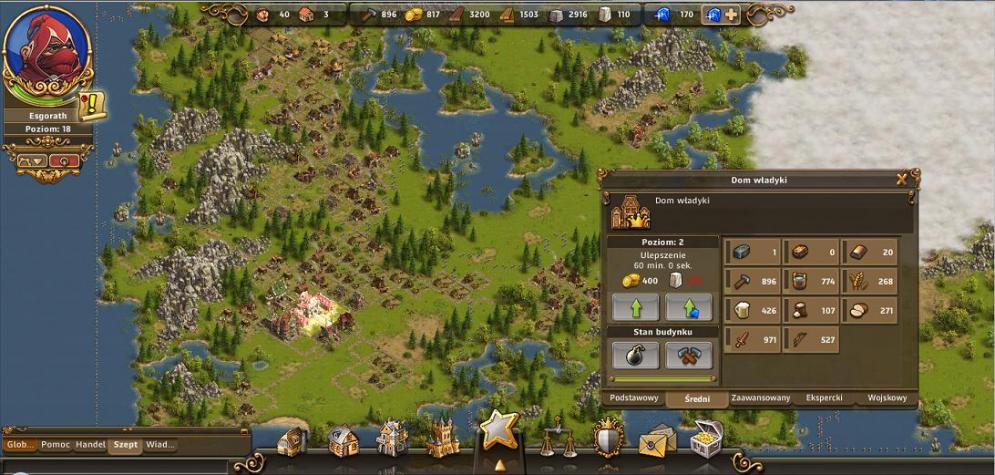The width and height of the screenshot is (995, 475).
Task: Upgrade instantly with the gem arrow button
Action: point(689,306)
